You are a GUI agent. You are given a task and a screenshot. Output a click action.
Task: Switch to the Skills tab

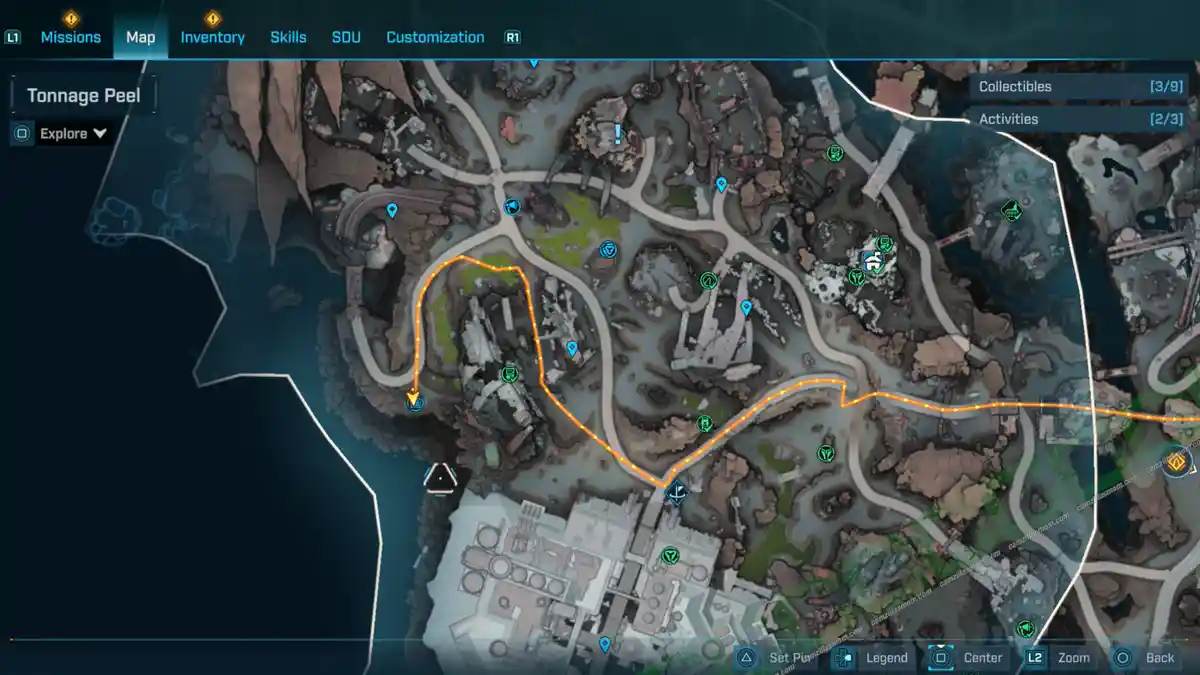(x=288, y=37)
